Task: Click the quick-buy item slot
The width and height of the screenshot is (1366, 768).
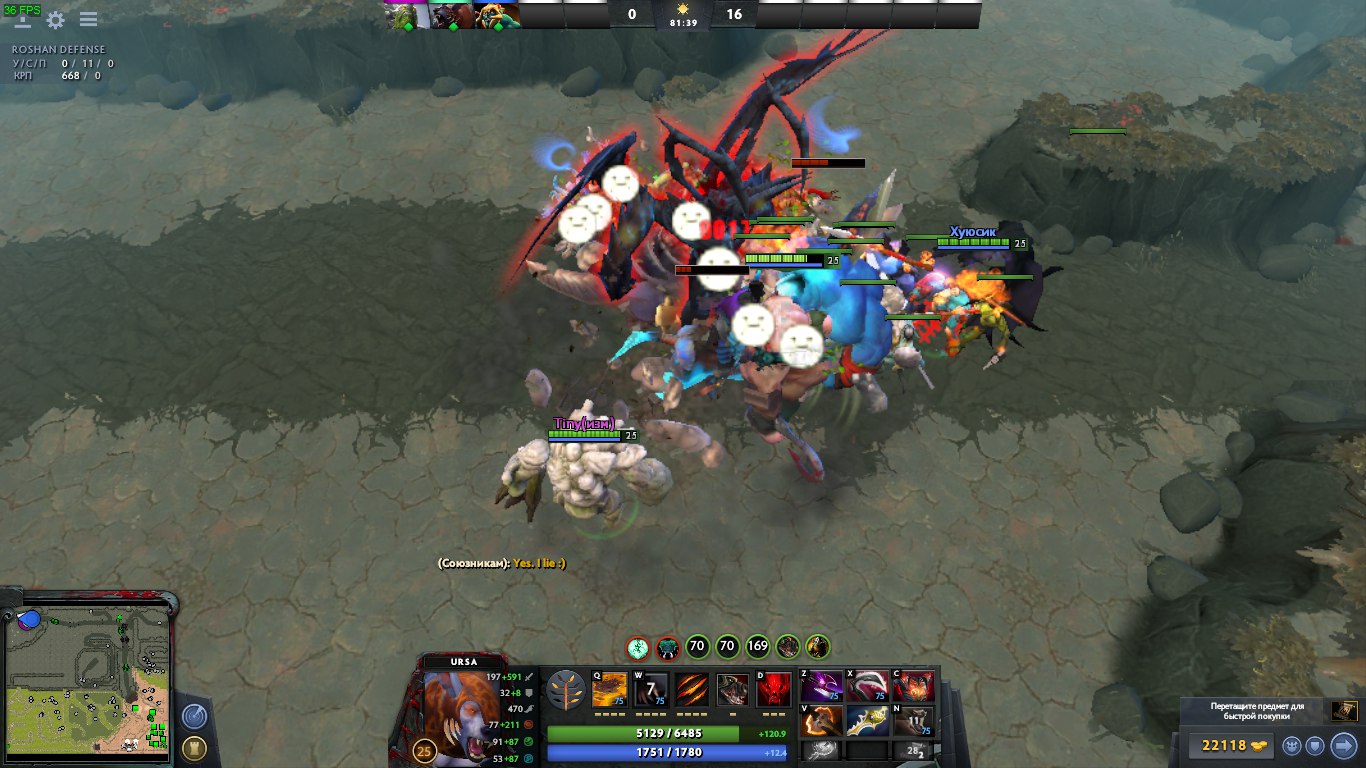Action: (x=1344, y=712)
